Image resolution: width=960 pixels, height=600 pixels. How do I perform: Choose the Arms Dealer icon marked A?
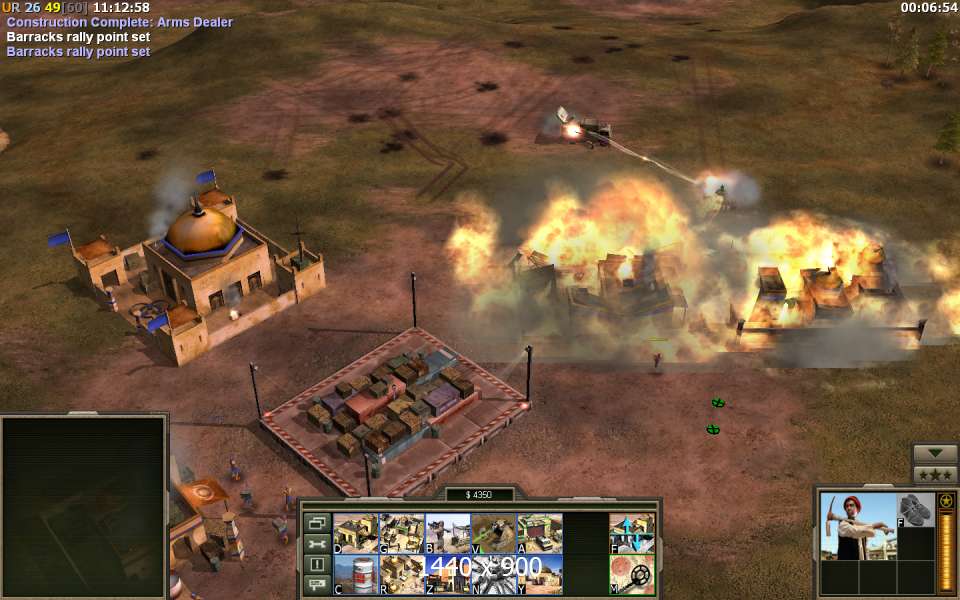point(539,534)
